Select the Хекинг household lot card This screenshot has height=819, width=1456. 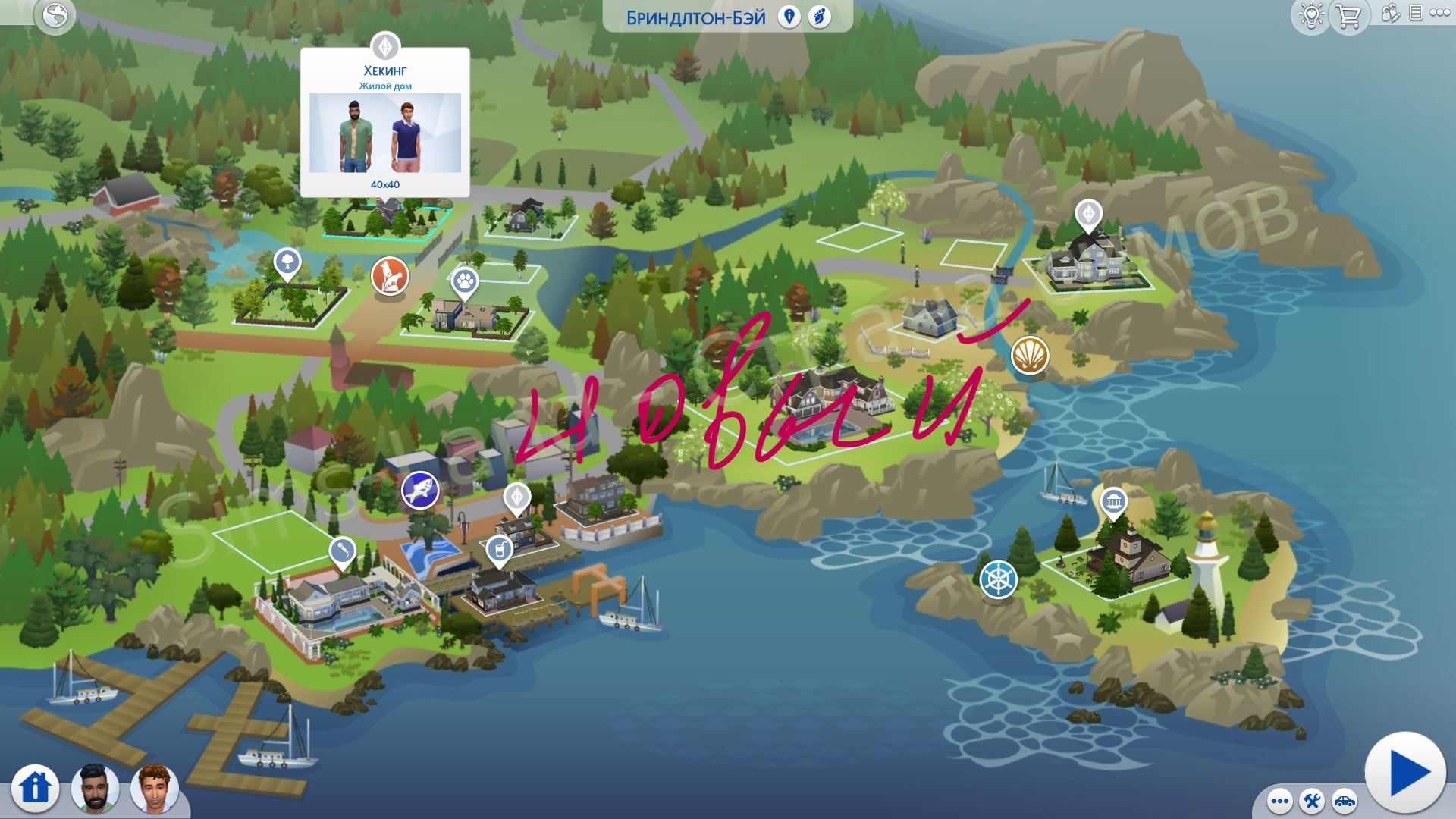[x=385, y=123]
